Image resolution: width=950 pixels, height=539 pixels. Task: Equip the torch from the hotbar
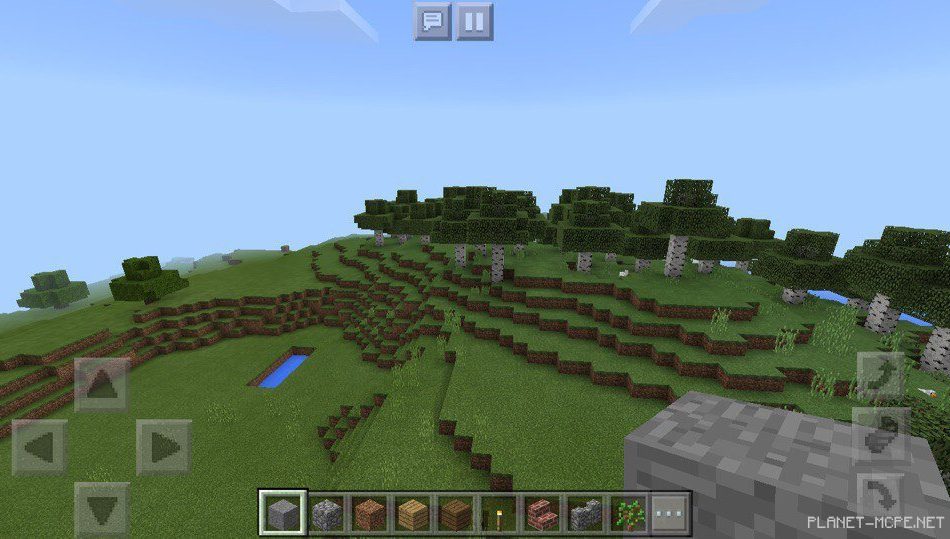(499, 514)
